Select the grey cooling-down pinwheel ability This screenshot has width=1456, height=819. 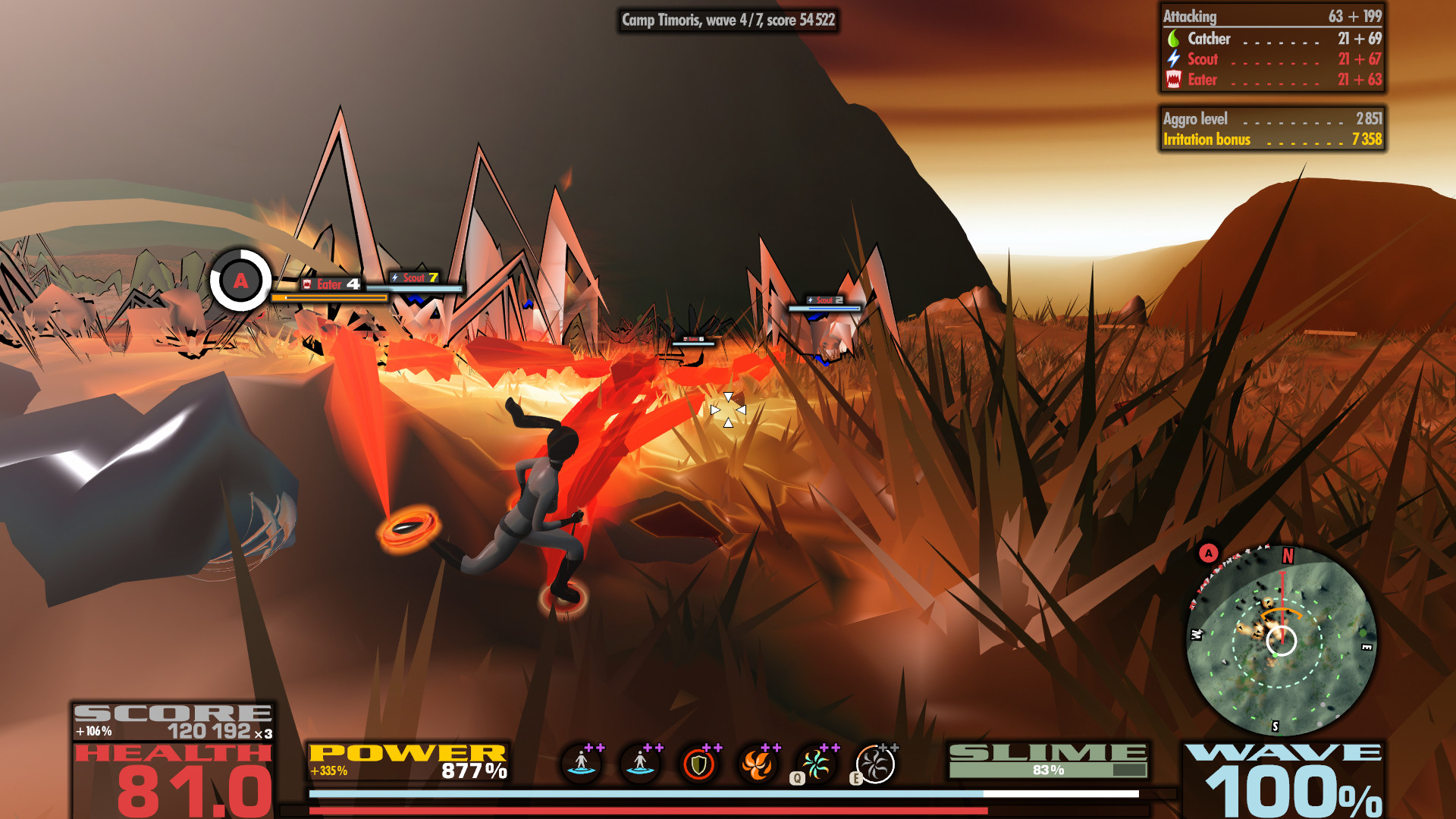875,764
